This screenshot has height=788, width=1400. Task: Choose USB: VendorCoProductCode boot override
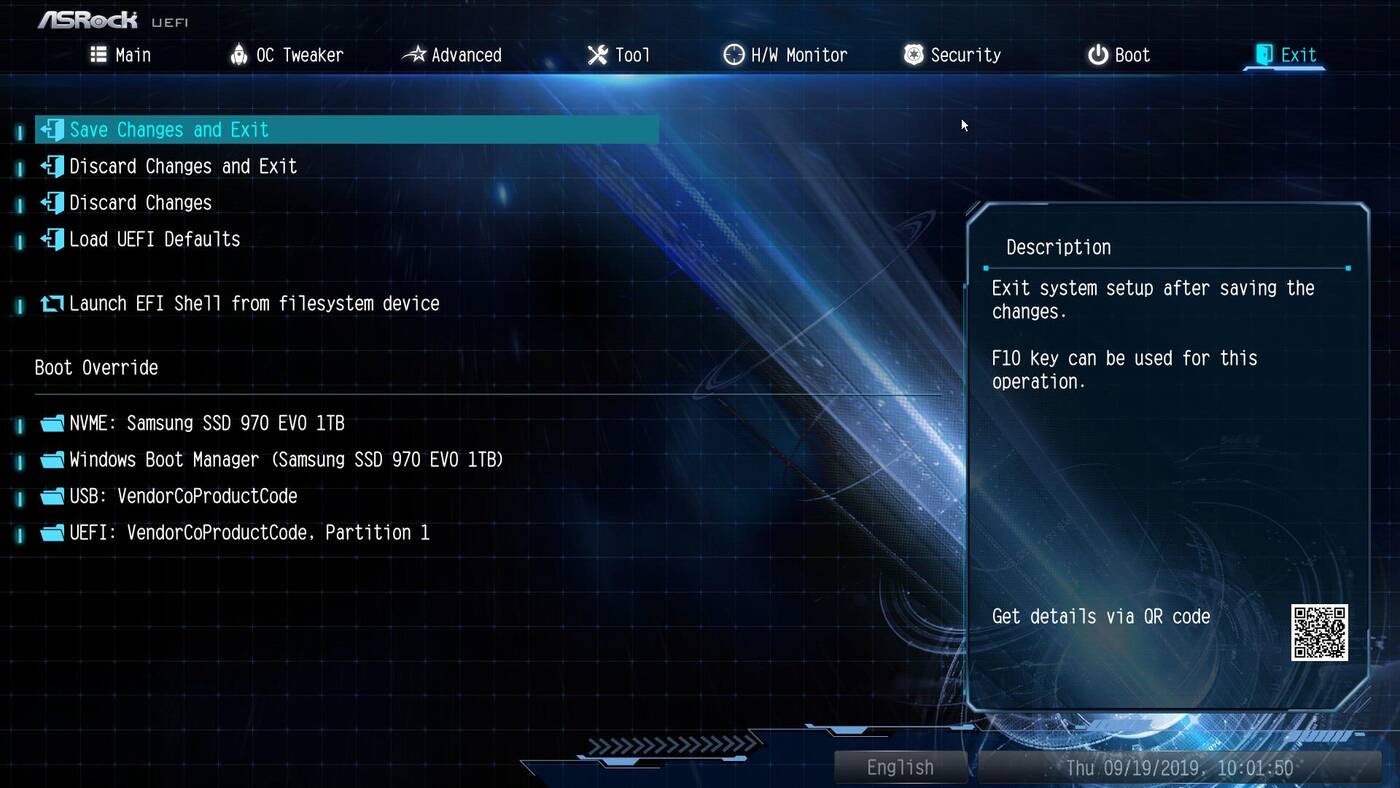[x=183, y=496]
